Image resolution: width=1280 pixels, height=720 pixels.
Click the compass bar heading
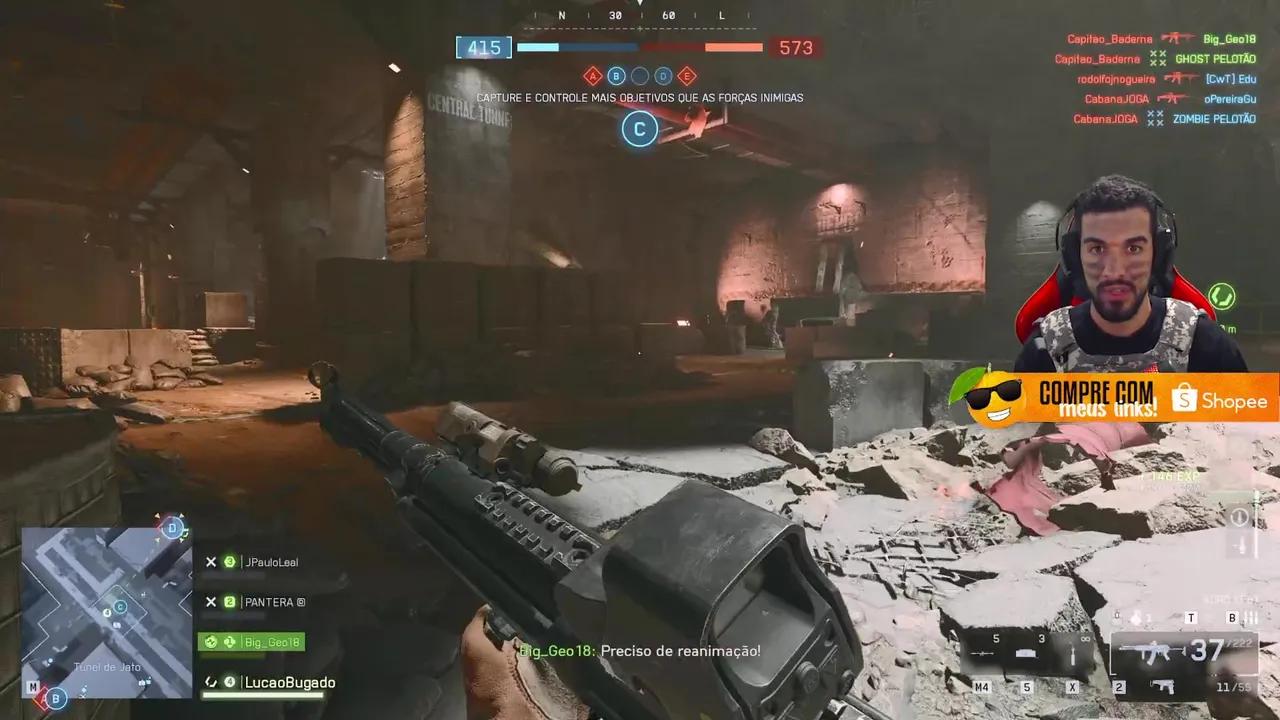640,15
